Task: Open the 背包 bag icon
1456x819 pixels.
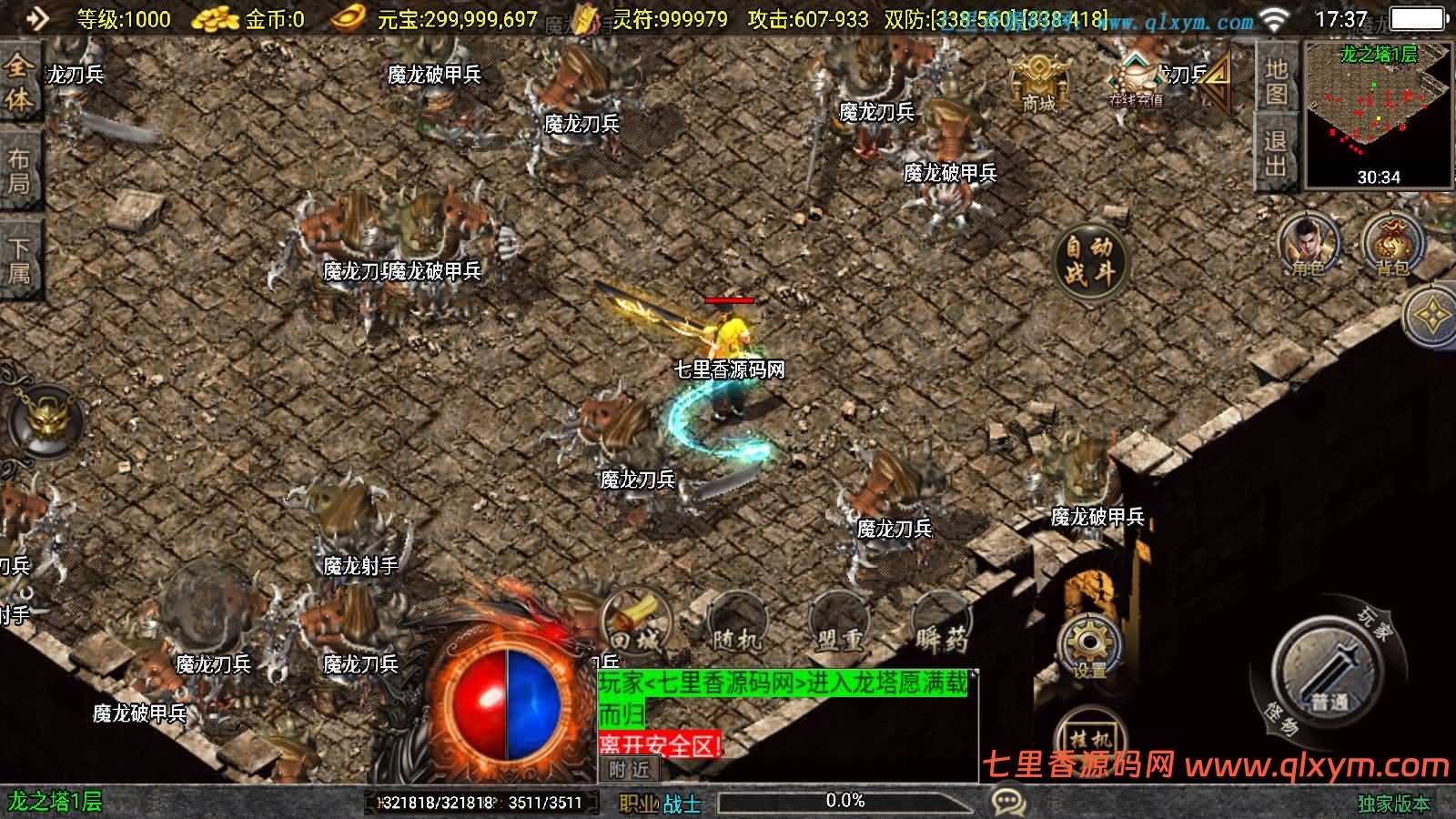Action: pos(1391,246)
